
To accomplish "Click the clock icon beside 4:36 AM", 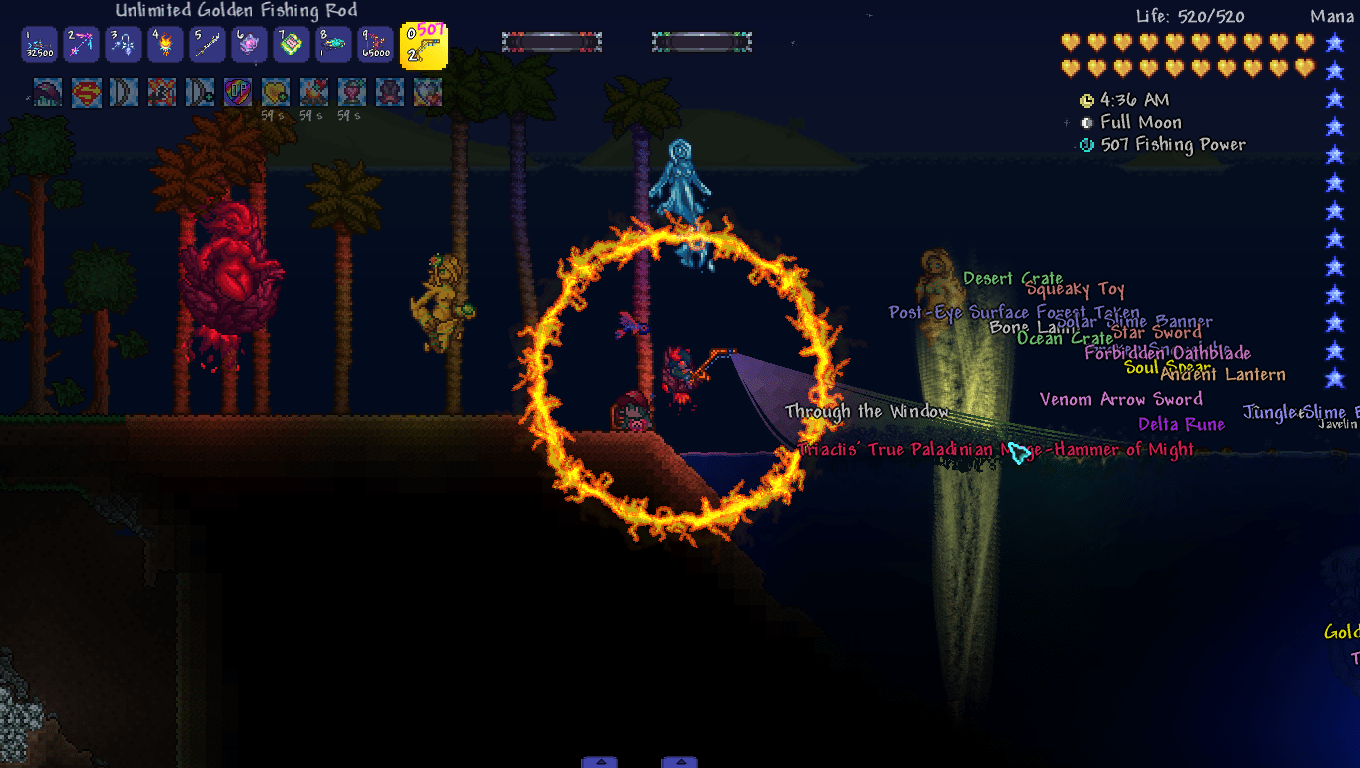I will pos(1086,100).
